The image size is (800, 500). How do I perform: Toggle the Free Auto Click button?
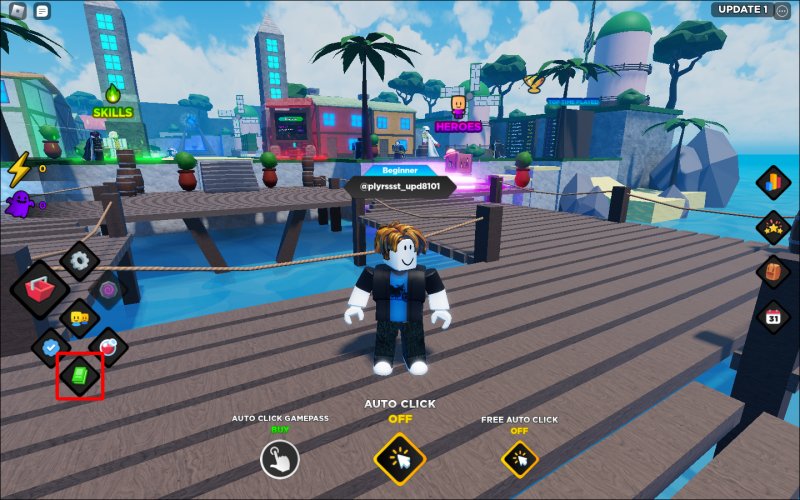click(519, 459)
